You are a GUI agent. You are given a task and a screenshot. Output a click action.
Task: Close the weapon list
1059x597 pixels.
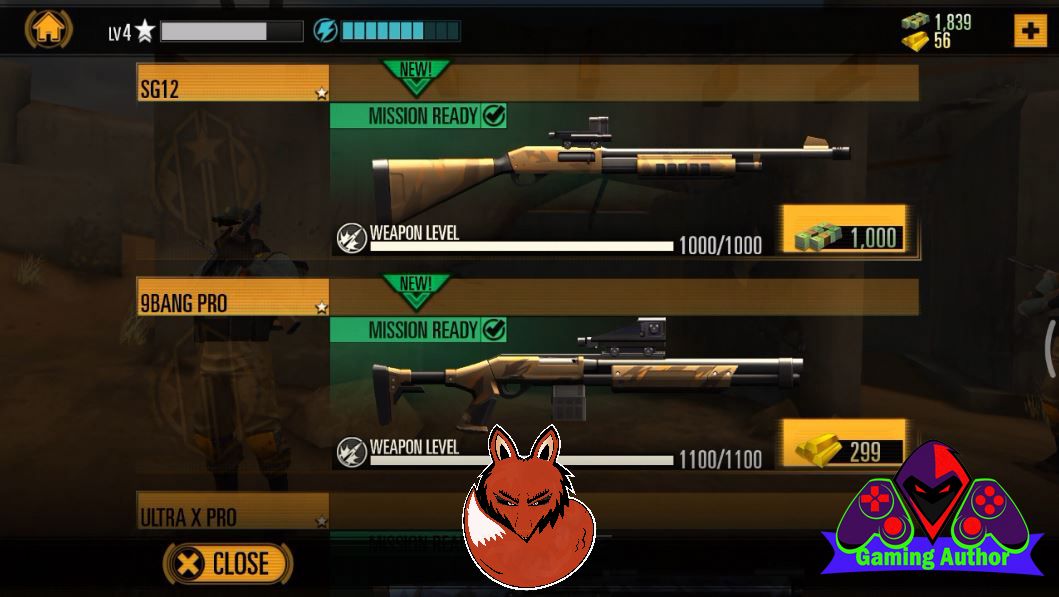228,563
